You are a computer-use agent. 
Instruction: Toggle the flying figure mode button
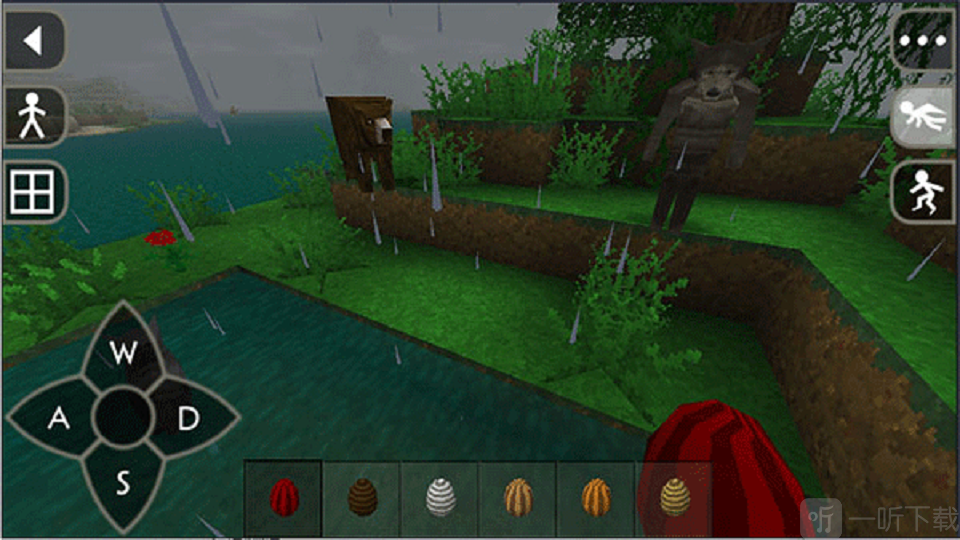[922, 118]
